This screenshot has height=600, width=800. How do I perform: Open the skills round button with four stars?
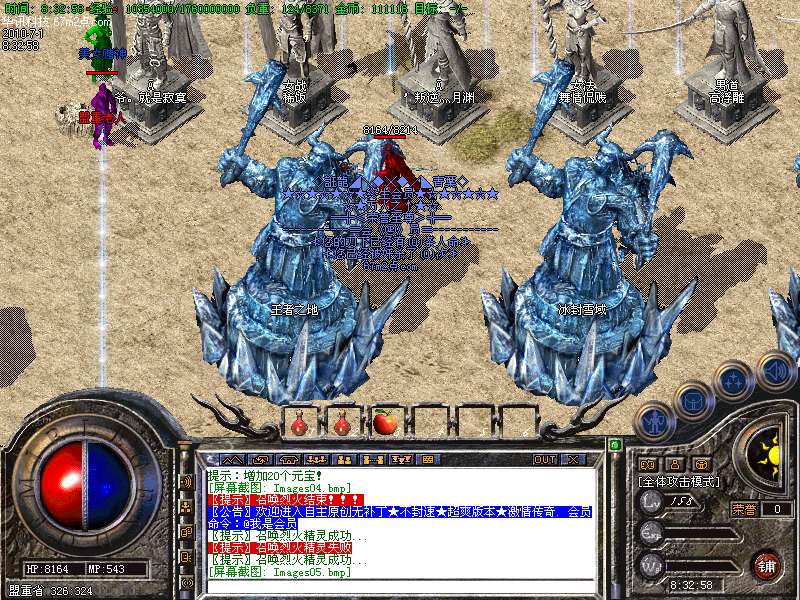tap(734, 381)
